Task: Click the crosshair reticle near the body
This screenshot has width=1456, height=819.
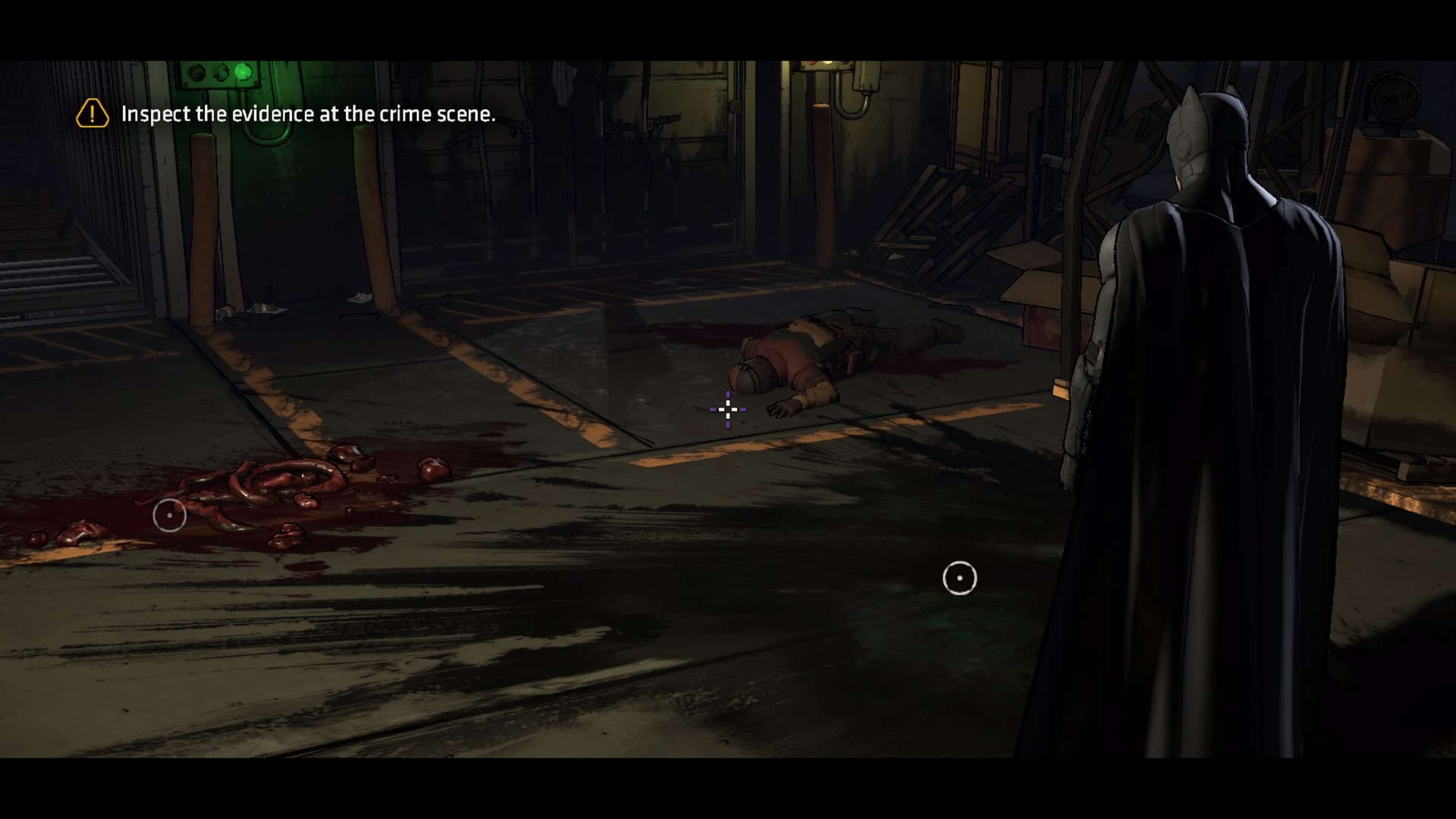Action: (x=727, y=409)
